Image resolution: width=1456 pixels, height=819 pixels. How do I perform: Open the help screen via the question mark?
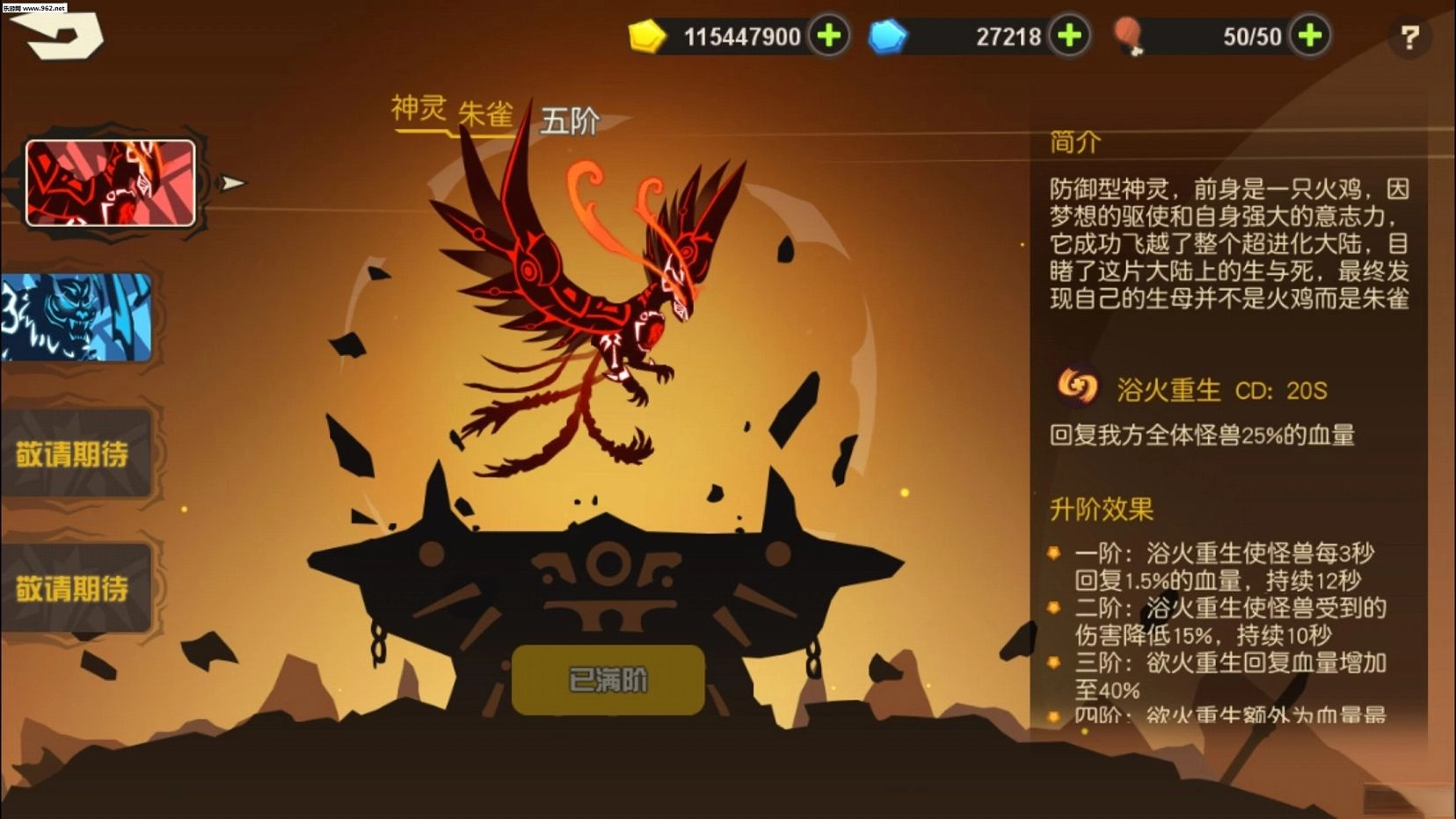pyautogui.click(x=1411, y=35)
